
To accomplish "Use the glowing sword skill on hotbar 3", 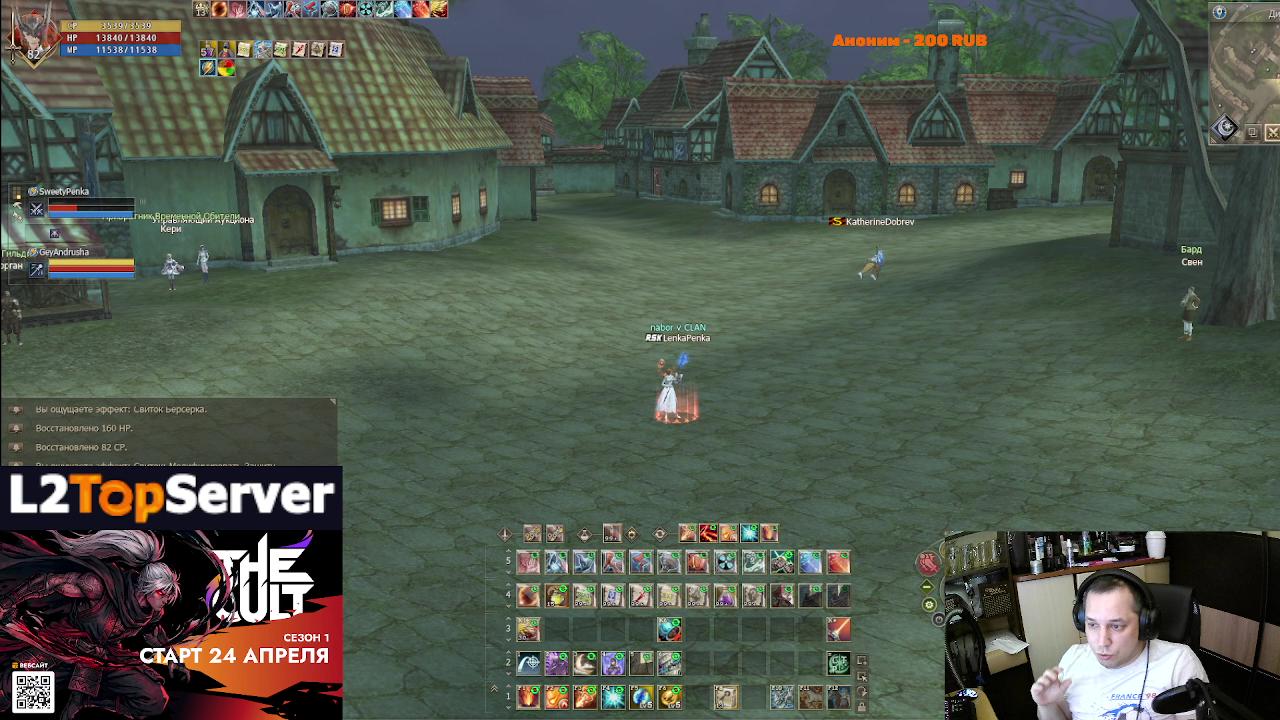I will [x=838, y=628].
